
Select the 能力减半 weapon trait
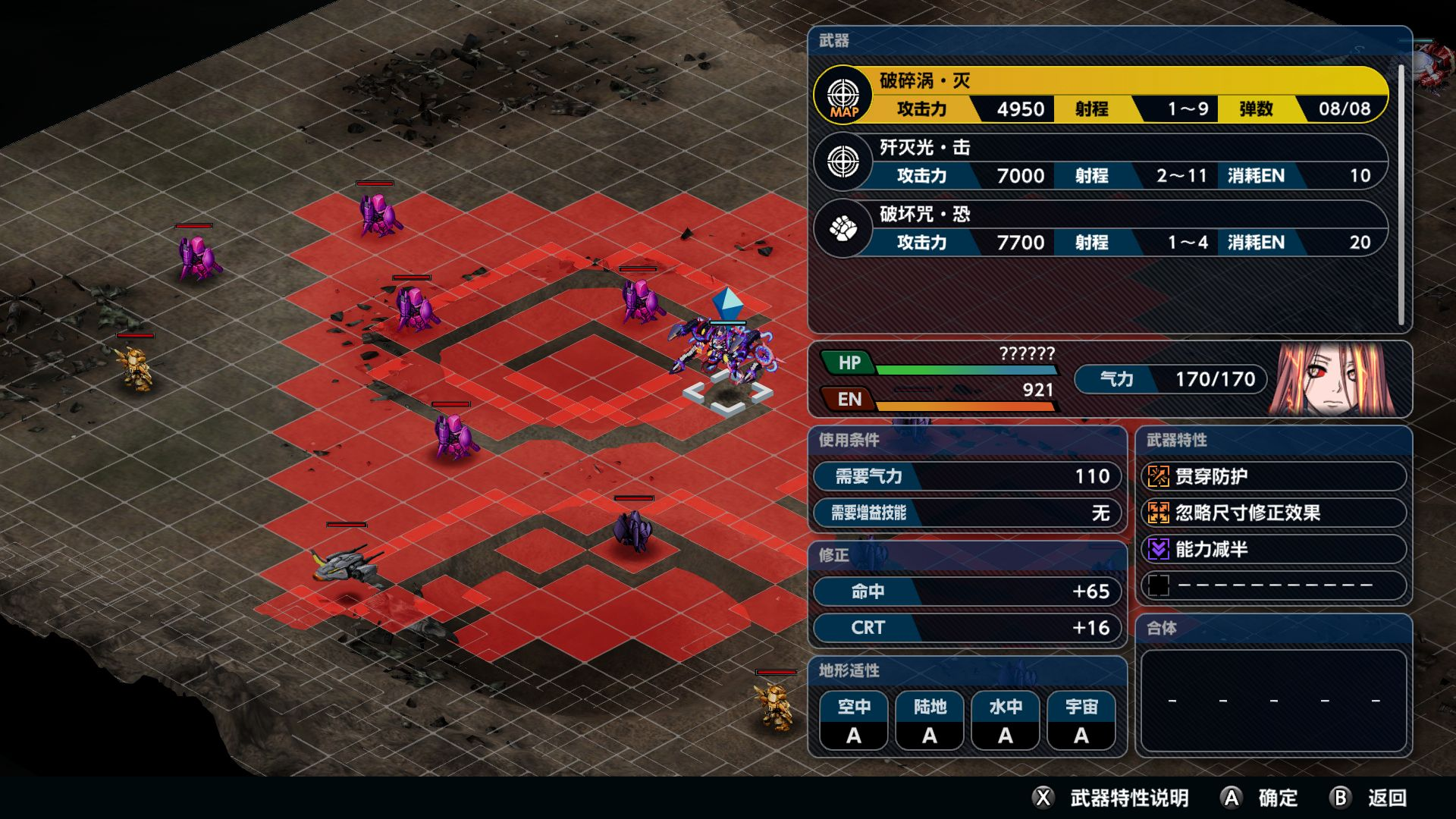tap(1273, 549)
